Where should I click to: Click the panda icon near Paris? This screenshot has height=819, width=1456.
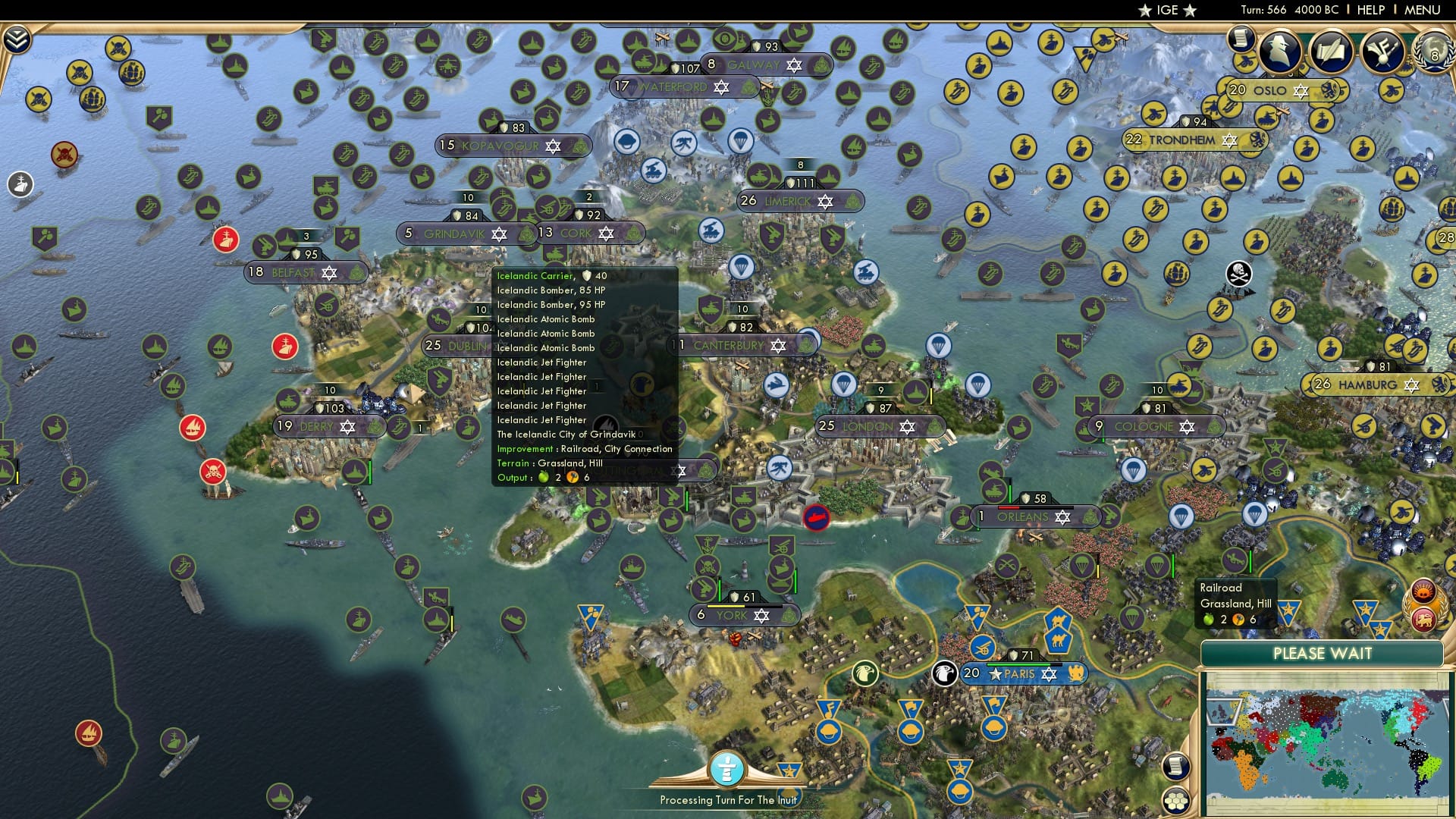944,673
